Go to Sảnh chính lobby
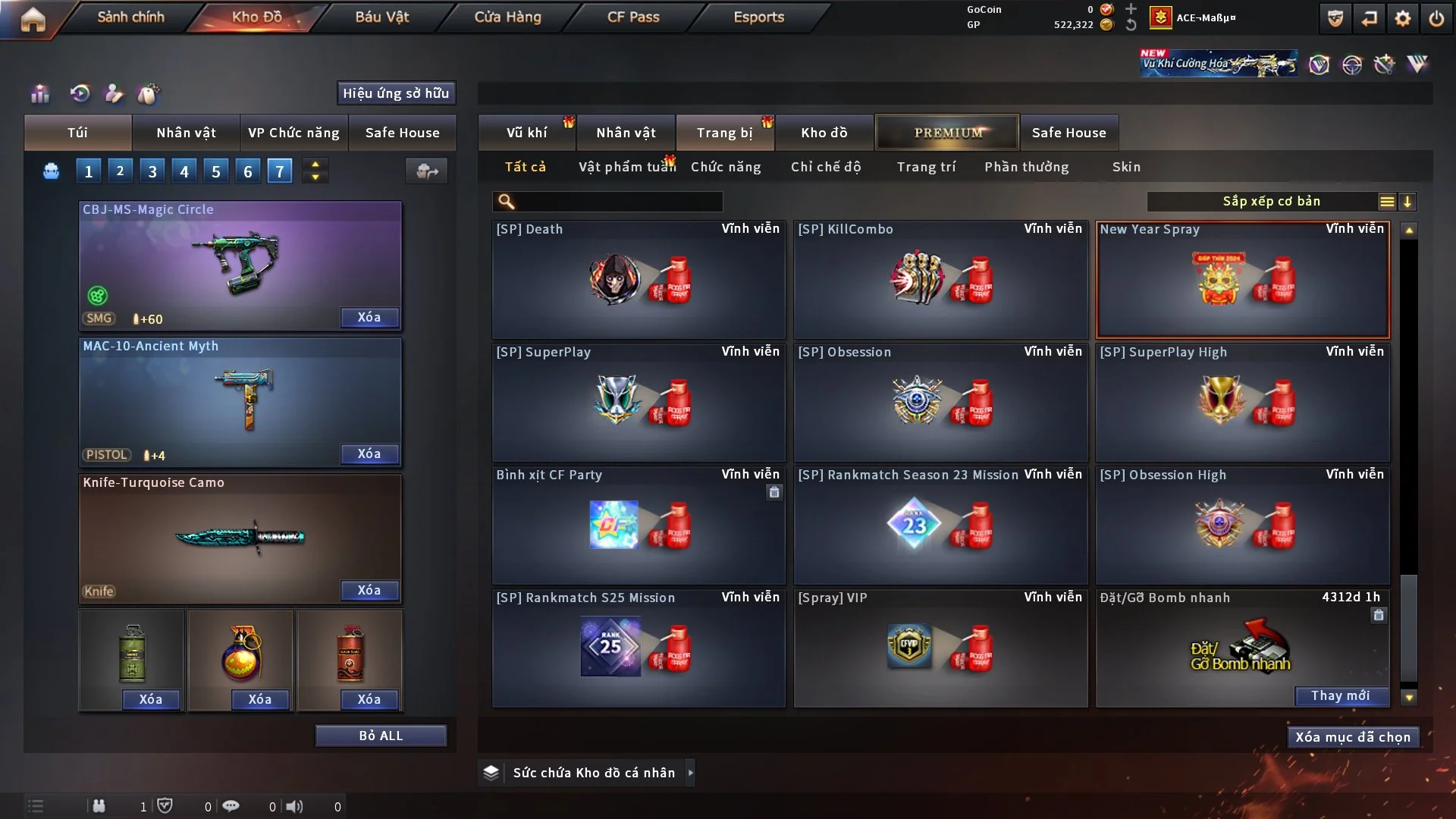Viewport: 1456px width, 819px height. point(130,17)
